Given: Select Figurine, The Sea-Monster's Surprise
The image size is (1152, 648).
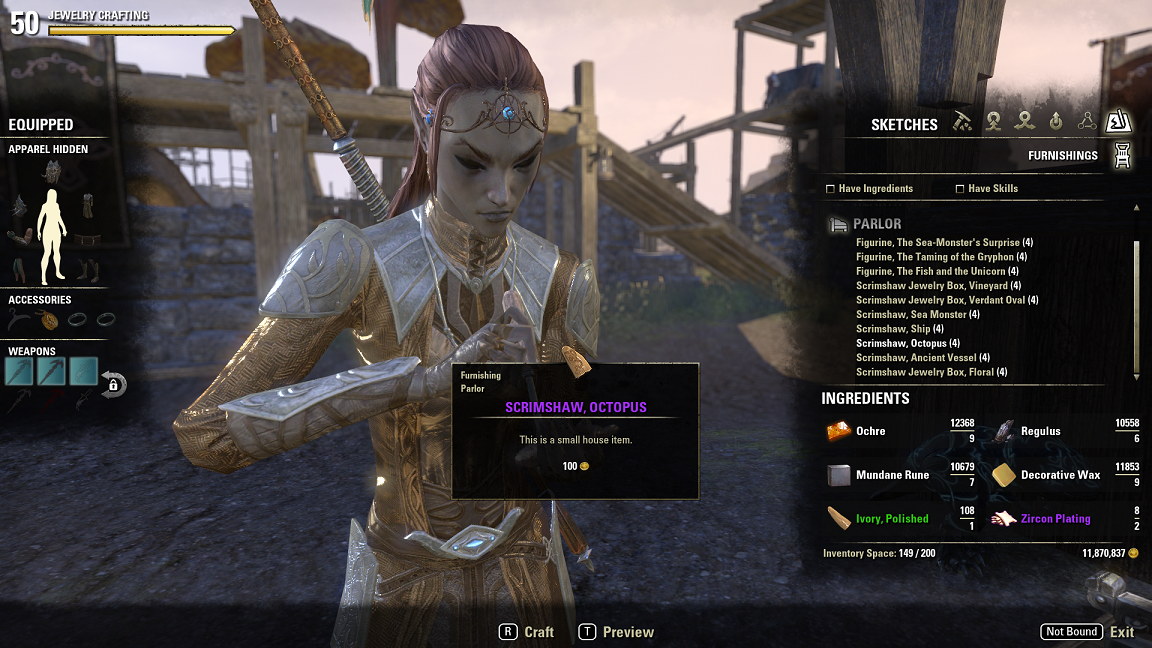Looking at the screenshot, I should pyautogui.click(x=938, y=243).
